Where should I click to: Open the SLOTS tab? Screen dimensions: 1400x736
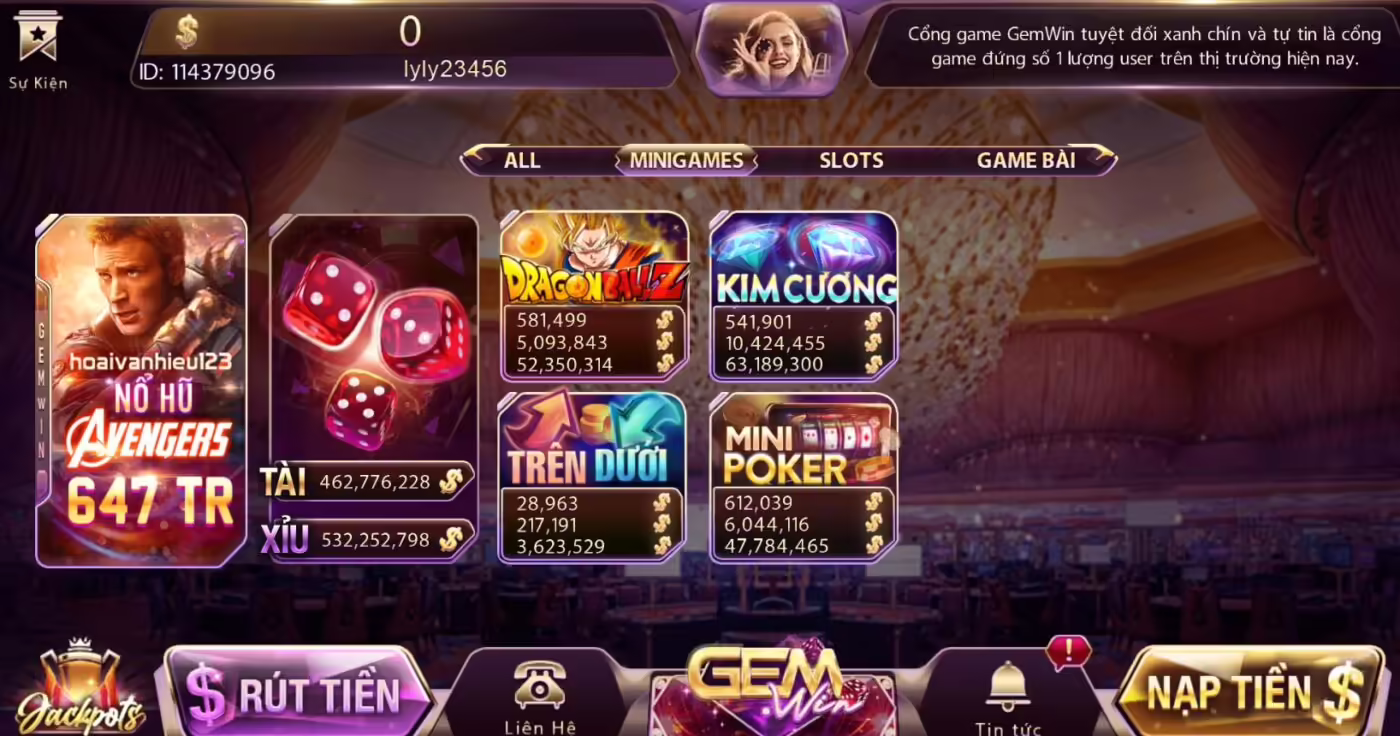[x=851, y=160]
